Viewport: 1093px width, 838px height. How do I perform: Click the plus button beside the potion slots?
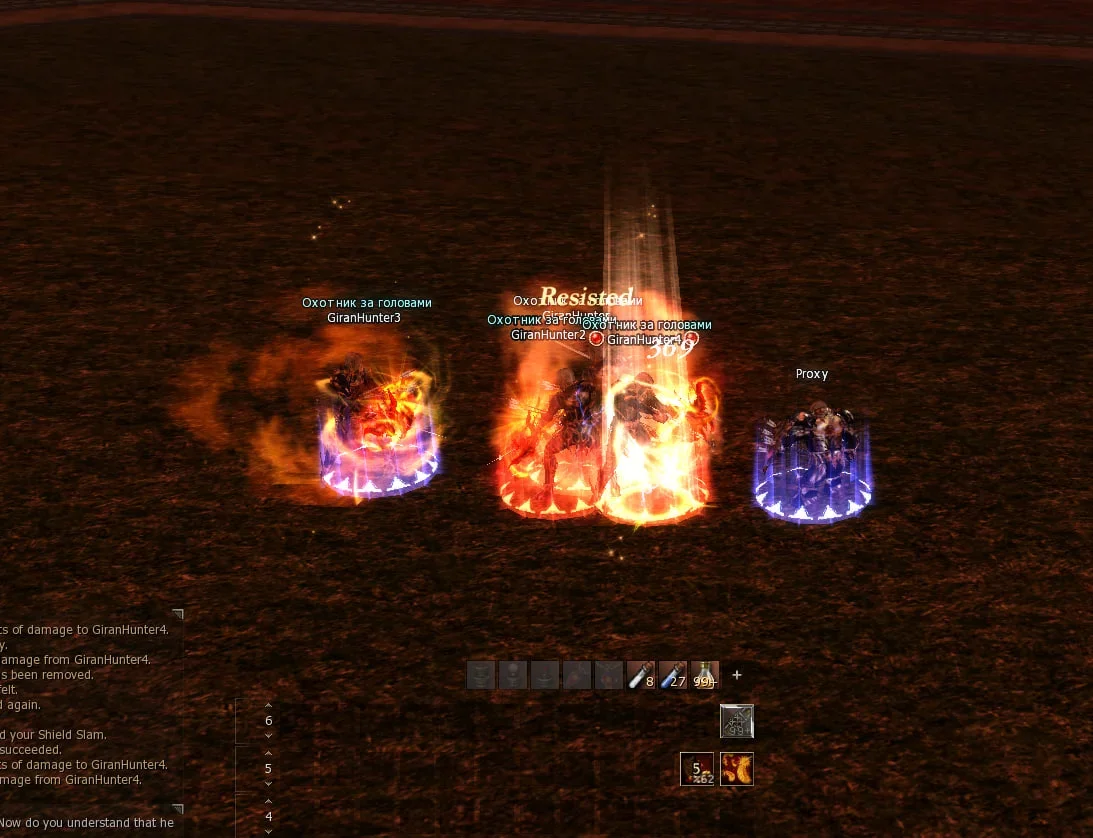737,675
